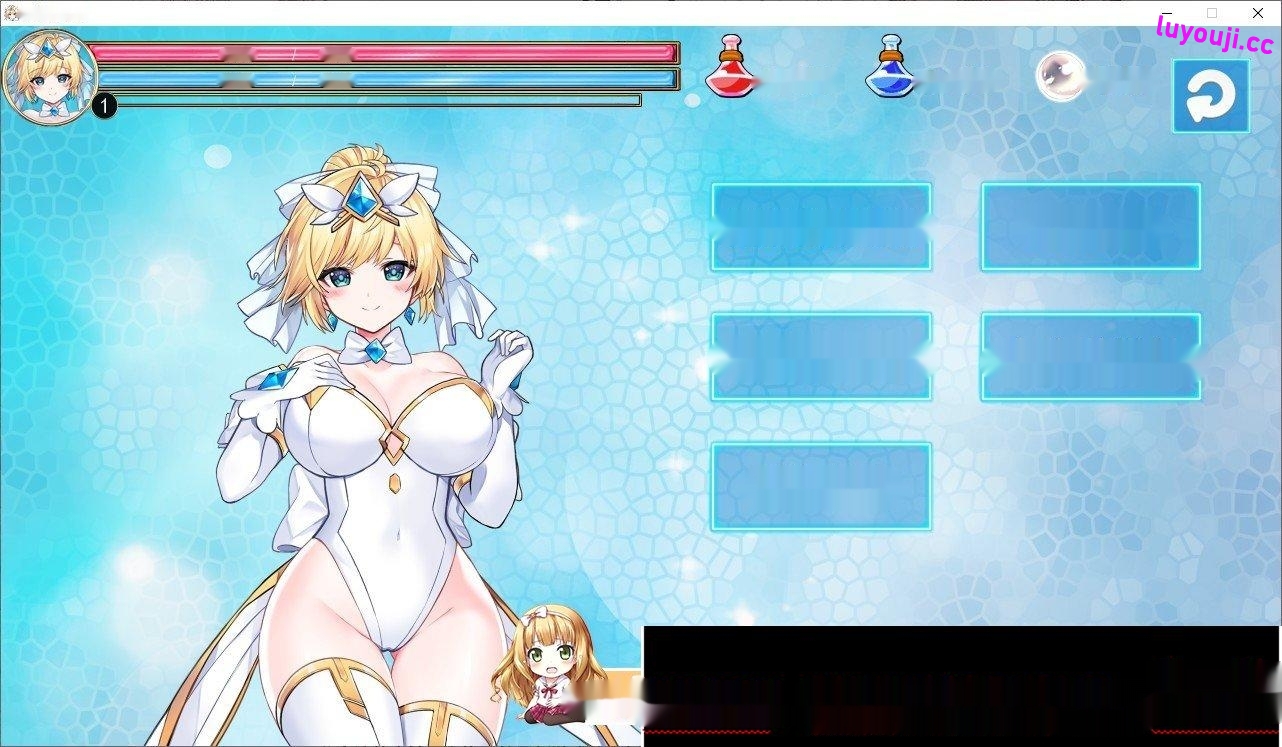Image resolution: width=1282 pixels, height=747 pixels.
Task: Click the black dialogue box at bottom
Action: point(960,690)
